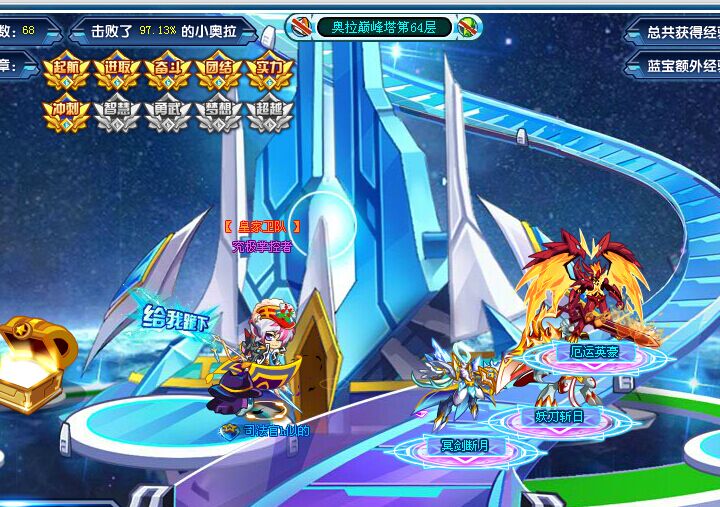
Task: Select the silver 超越 medal badge
Action: 270,114
